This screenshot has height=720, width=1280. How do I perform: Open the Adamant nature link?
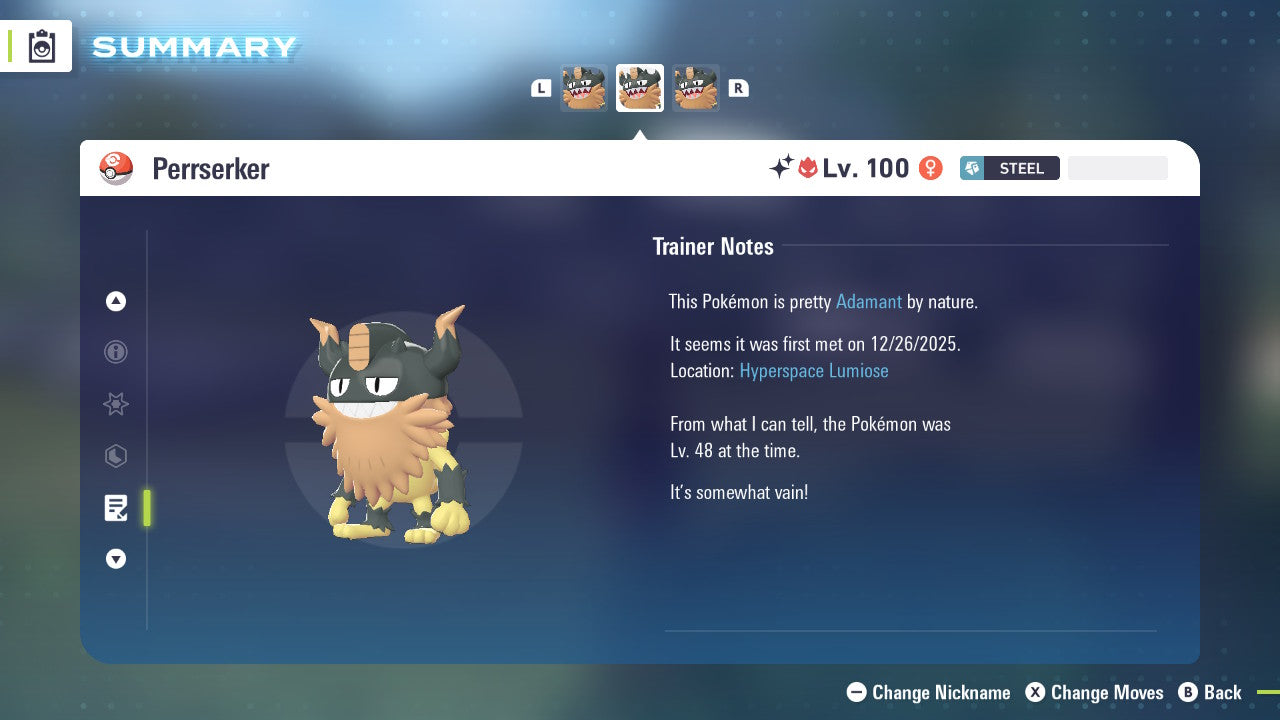pyautogui.click(x=869, y=301)
